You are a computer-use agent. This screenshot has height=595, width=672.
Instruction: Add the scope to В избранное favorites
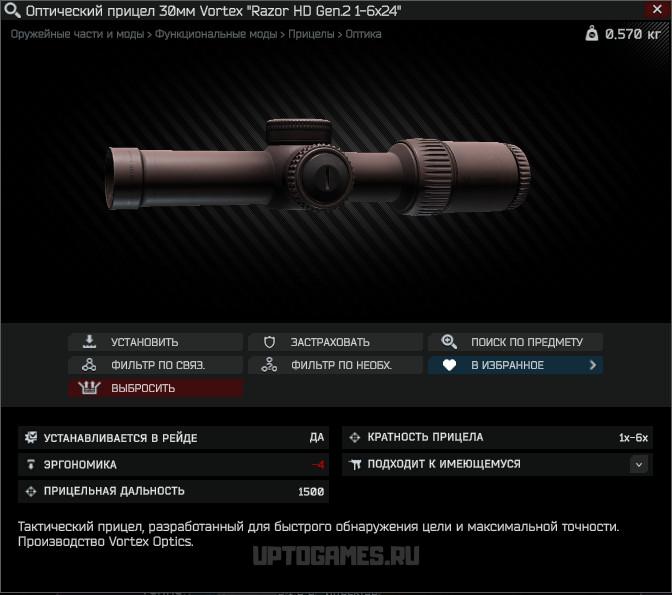tap(515, 365)
